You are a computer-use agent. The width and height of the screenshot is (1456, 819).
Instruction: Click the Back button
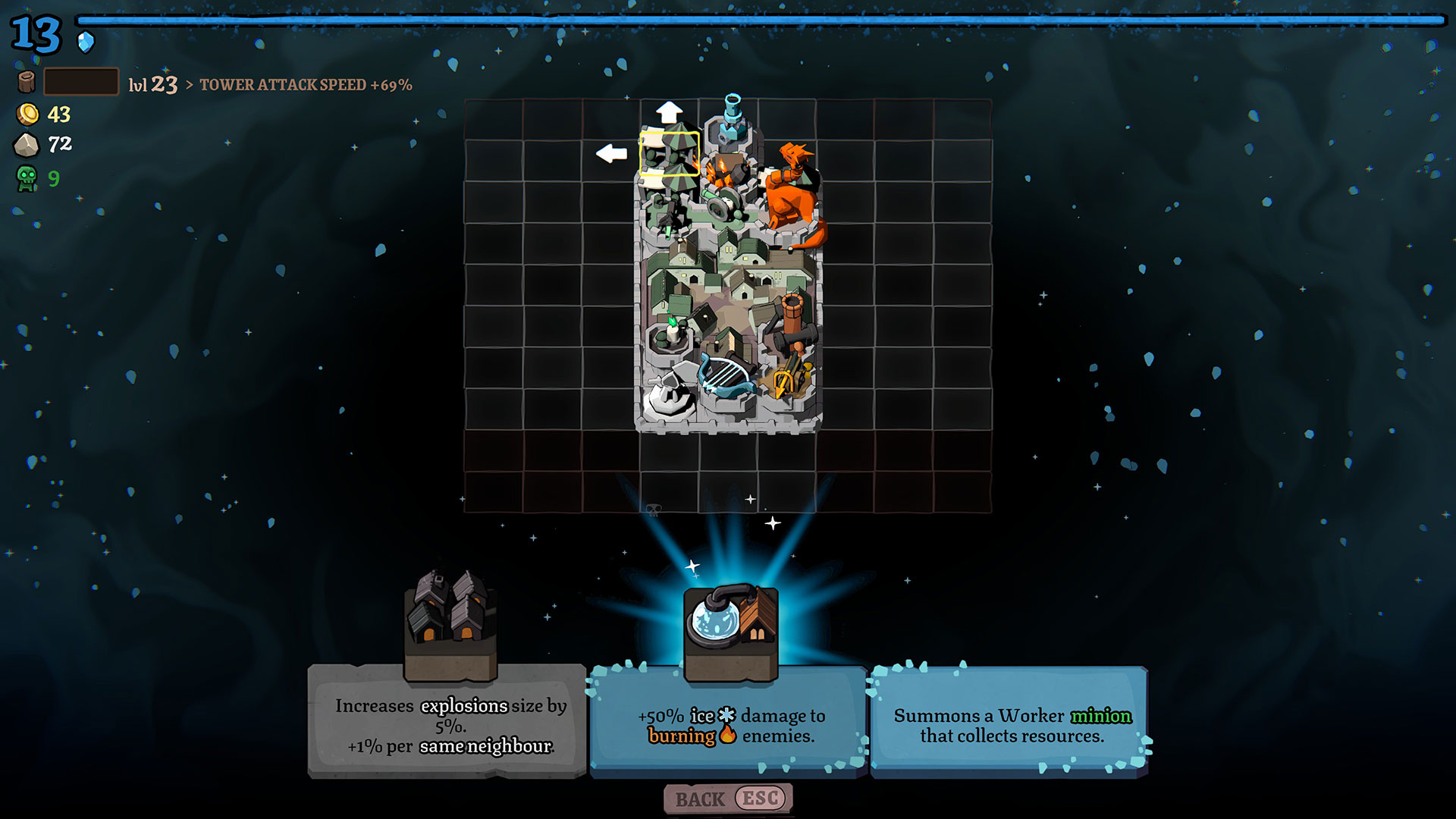[x=728, y=799]
